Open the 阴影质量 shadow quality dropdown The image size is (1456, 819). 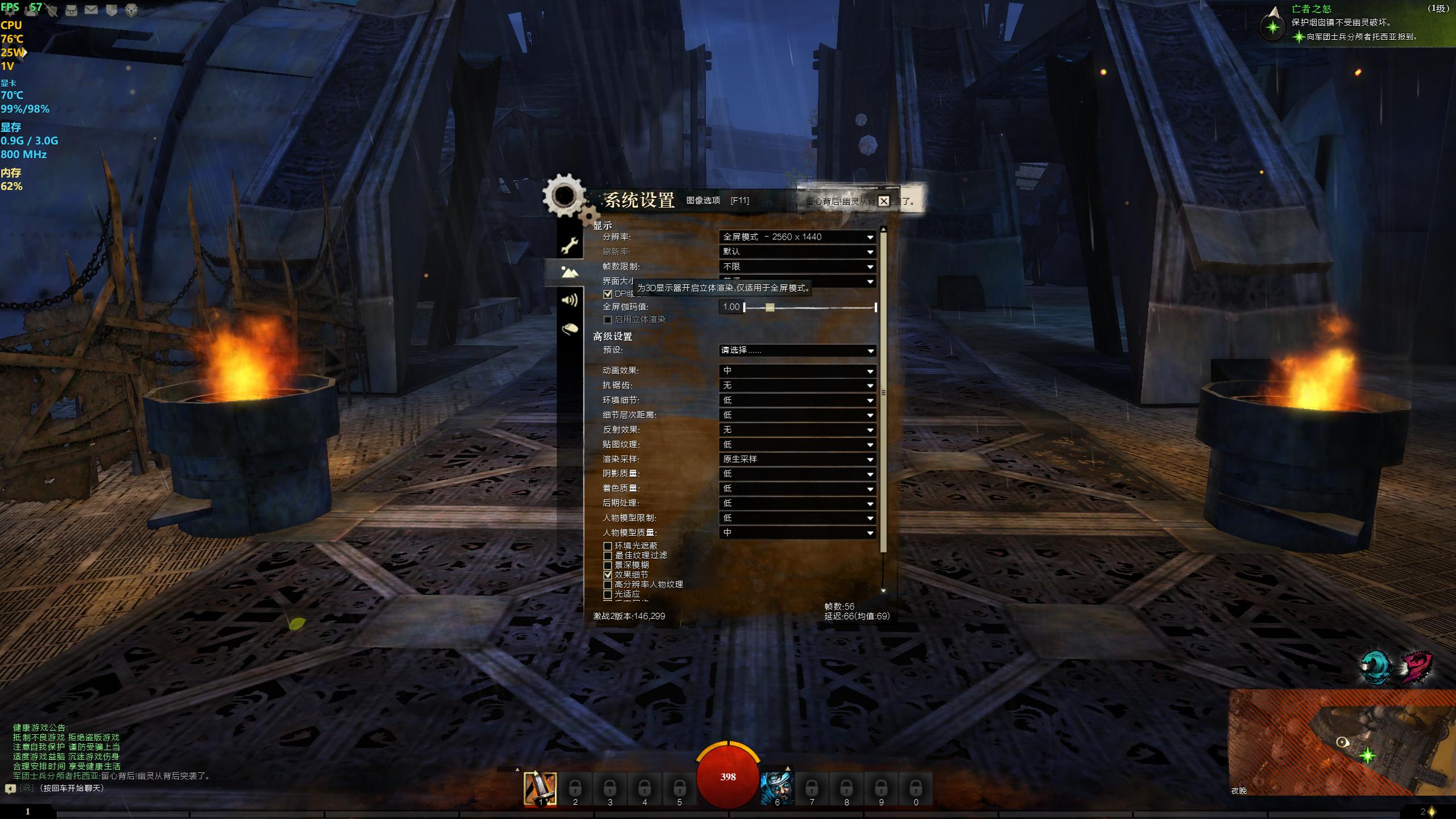797,474
